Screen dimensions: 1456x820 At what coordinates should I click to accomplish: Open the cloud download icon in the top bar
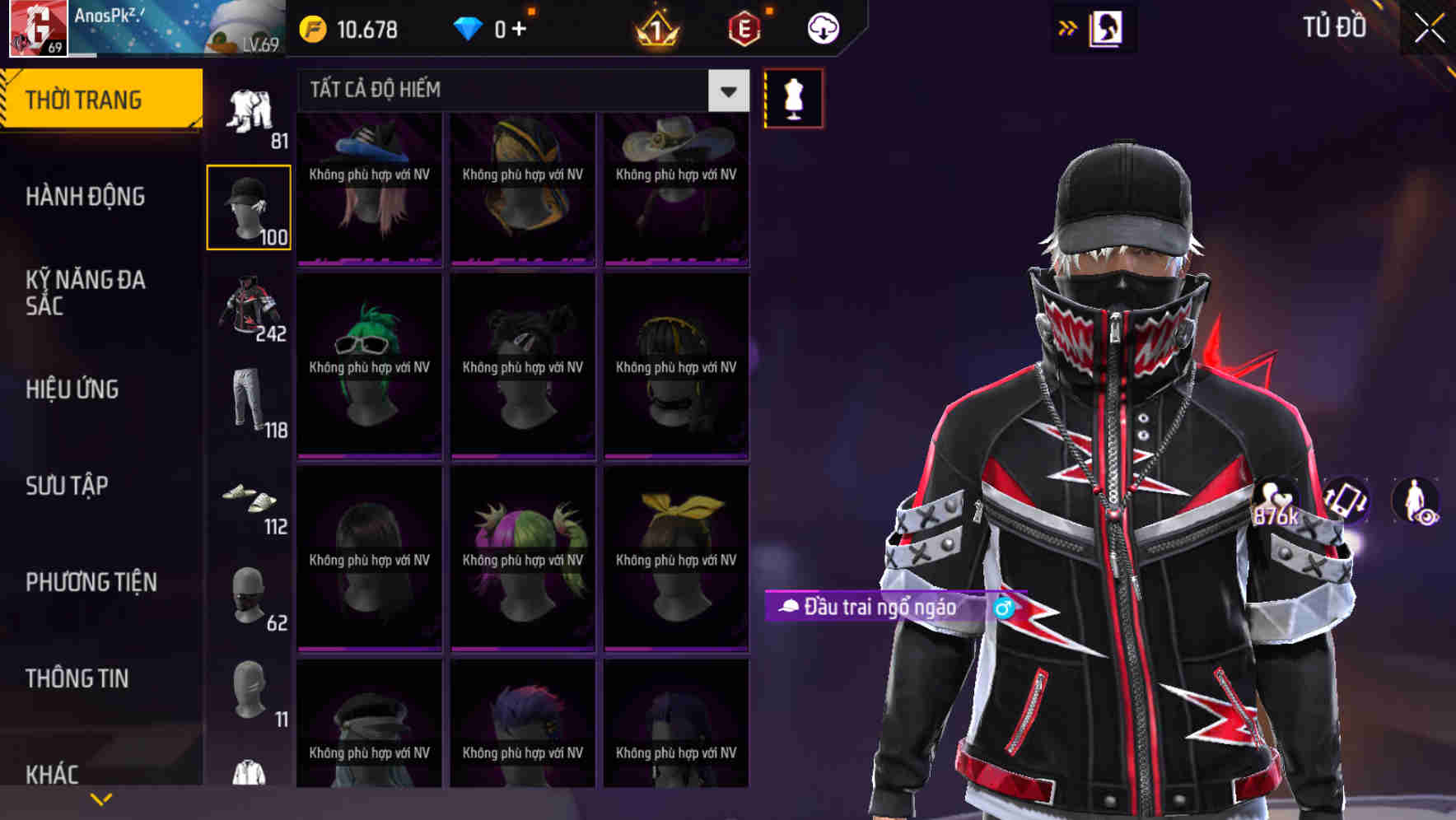(823, 27)
